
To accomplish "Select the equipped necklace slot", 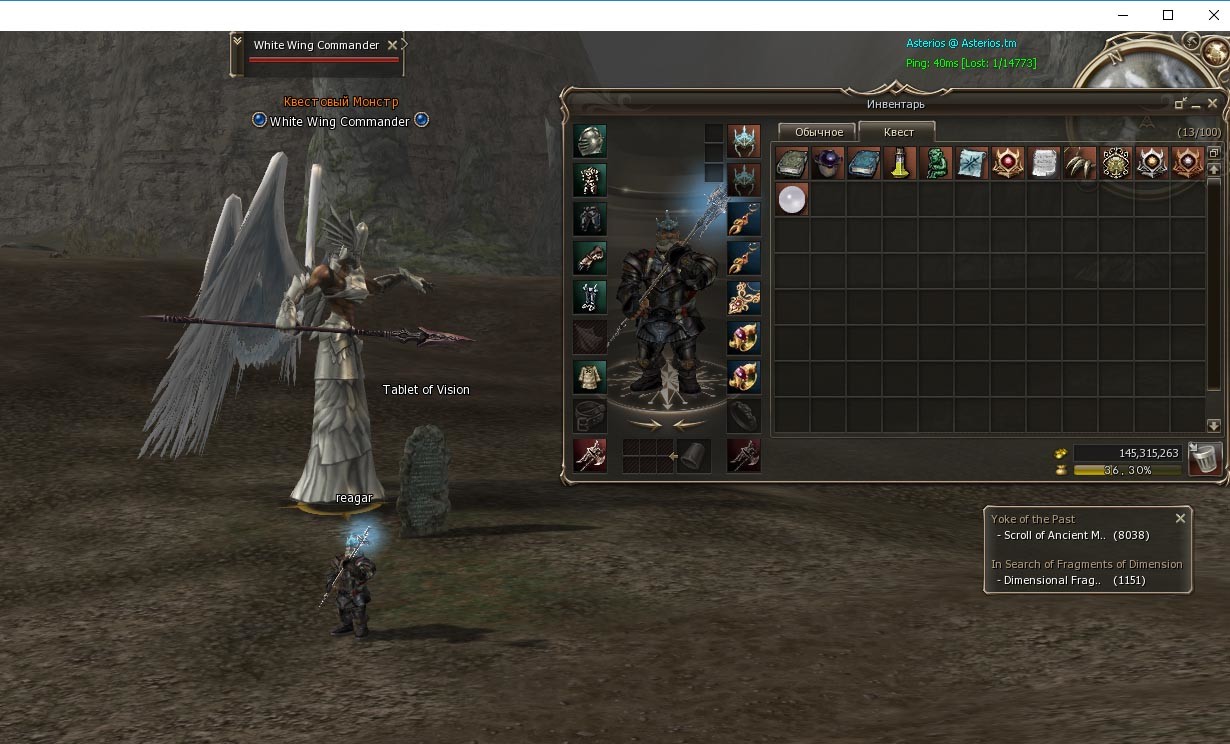I will click(744, 297).
